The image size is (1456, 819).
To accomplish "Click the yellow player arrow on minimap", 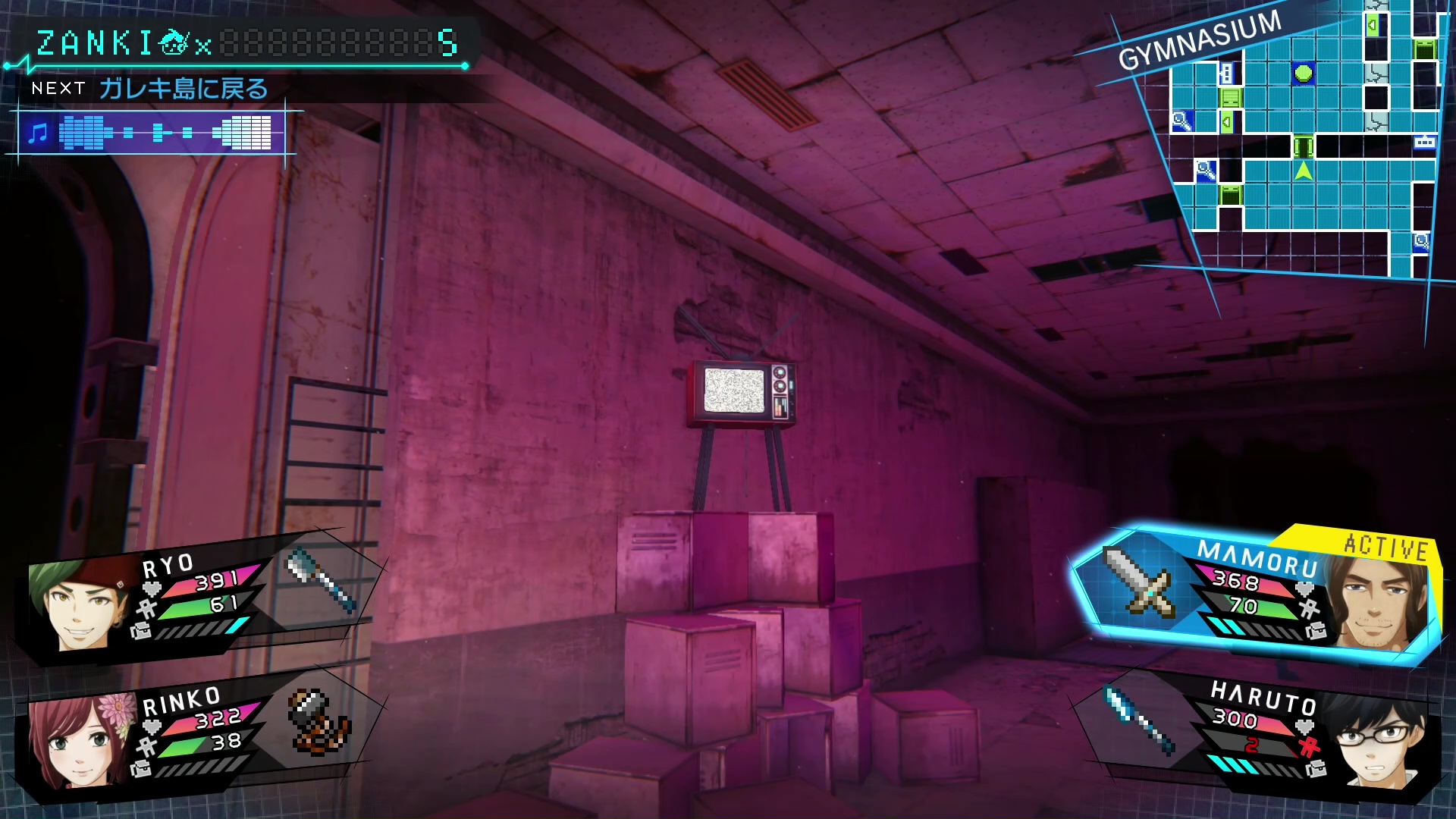I will click(1303, 170).
